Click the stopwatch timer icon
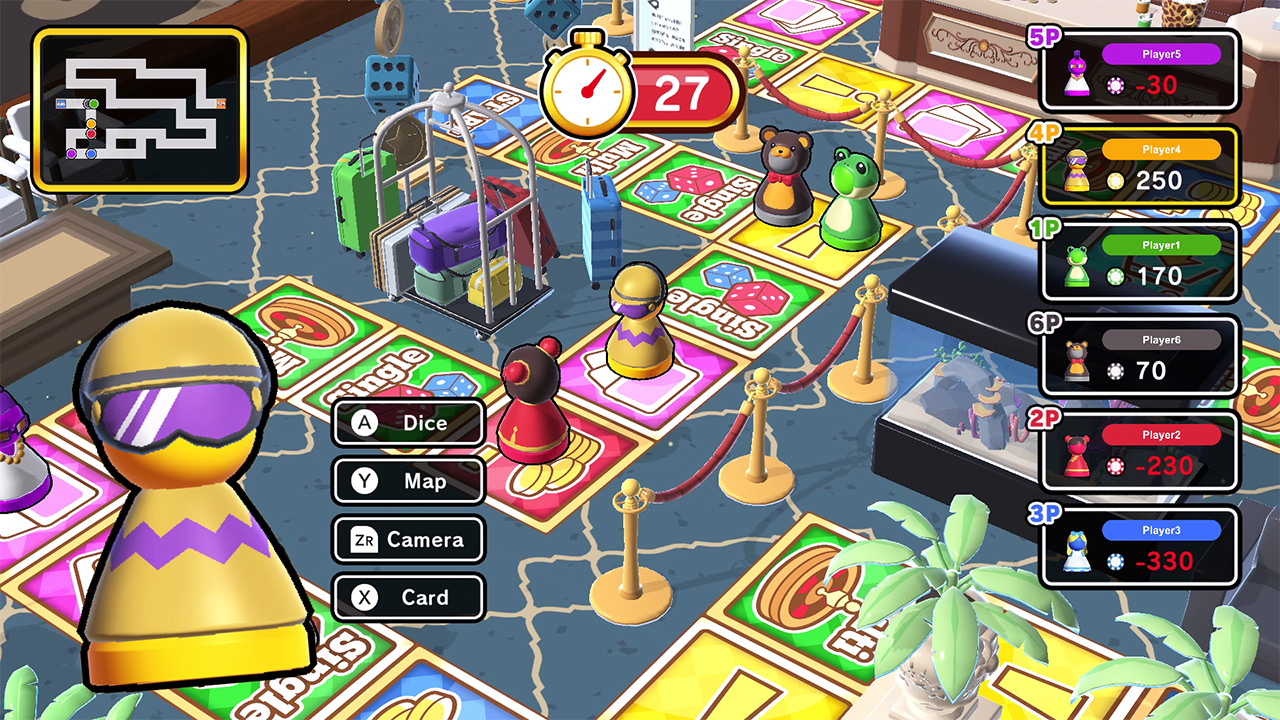Viewport: 1280px width, 720px height. coord(590,85)
